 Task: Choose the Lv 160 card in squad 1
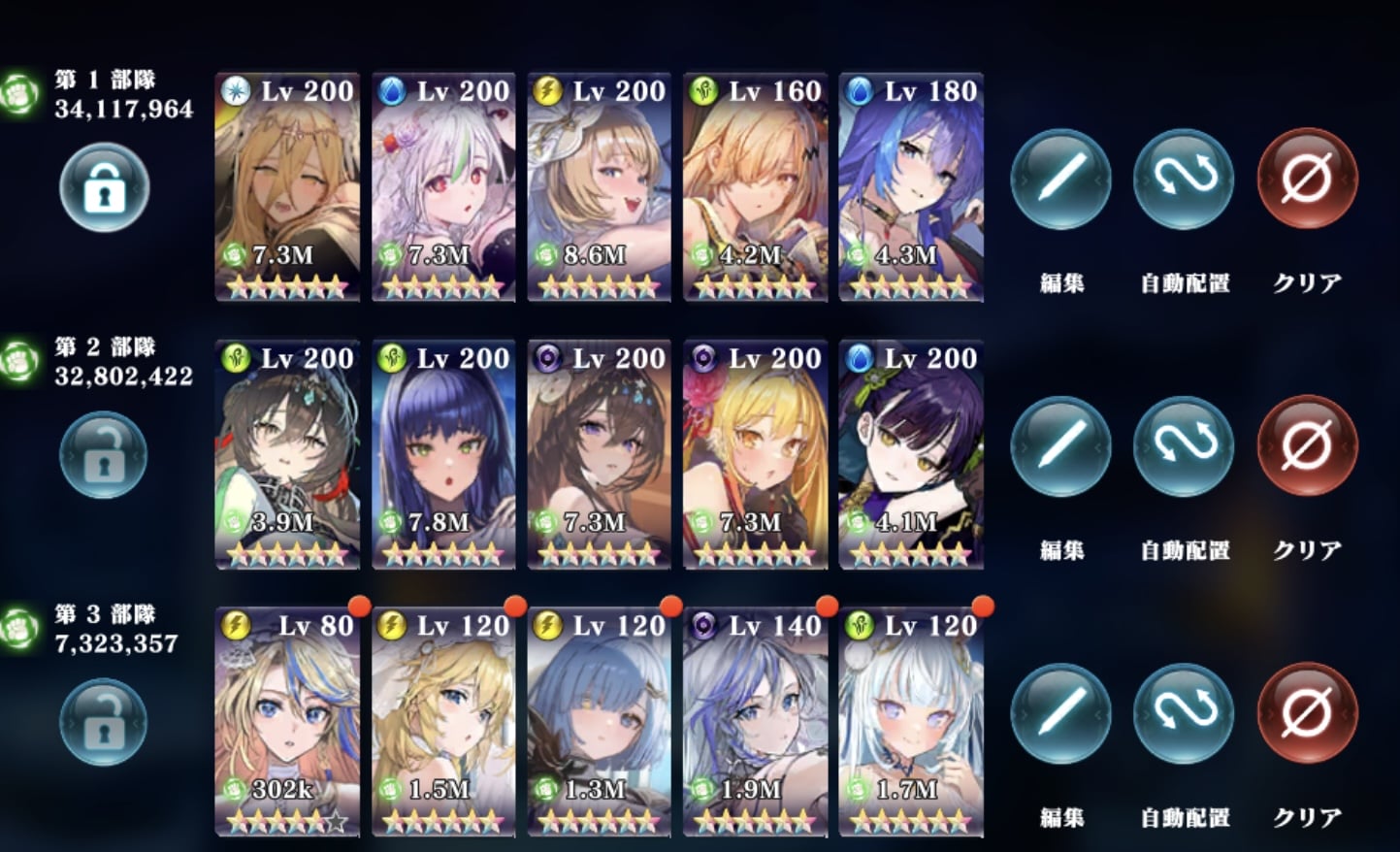tap(755, 186)
